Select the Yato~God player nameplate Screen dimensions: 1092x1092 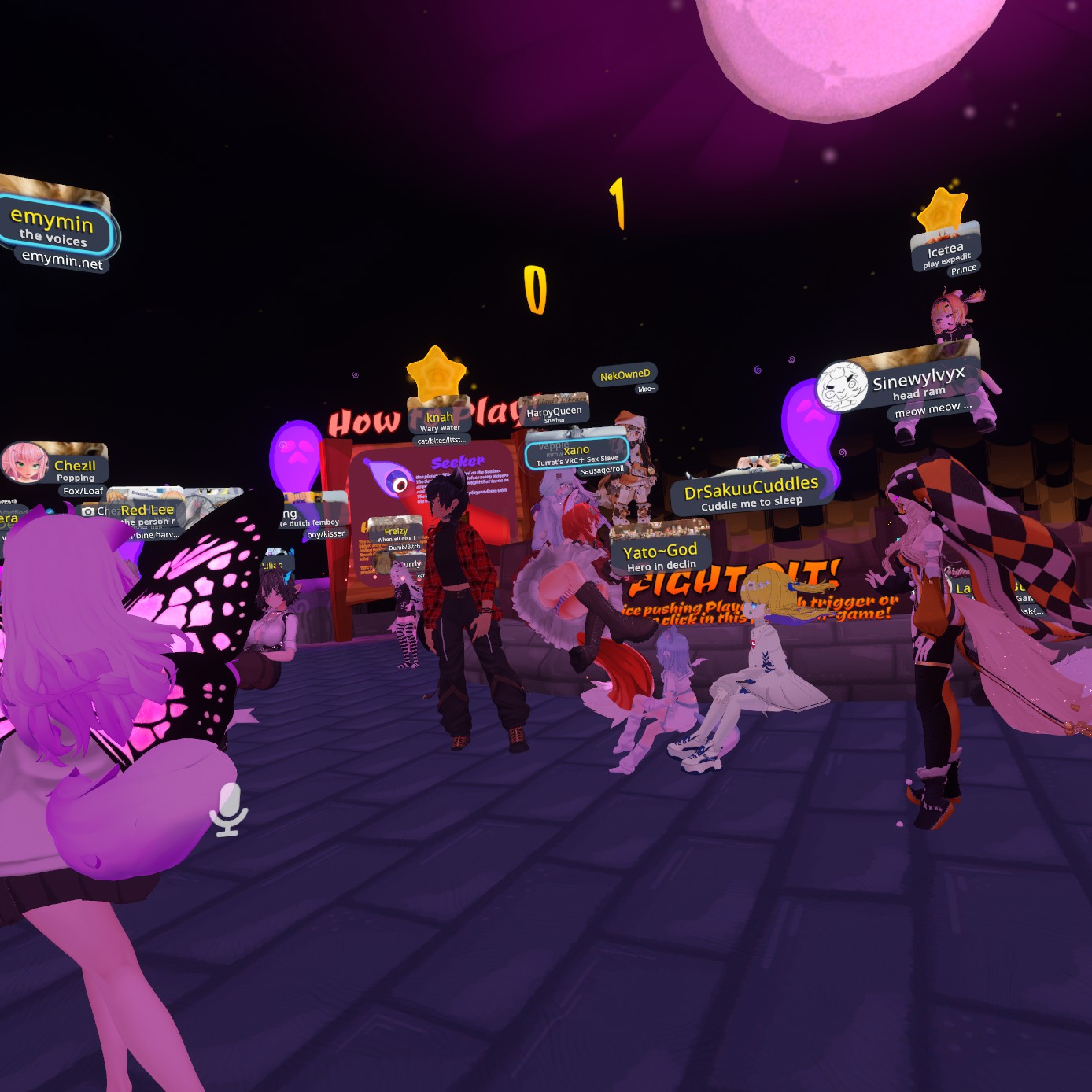[x=660, y=555]
